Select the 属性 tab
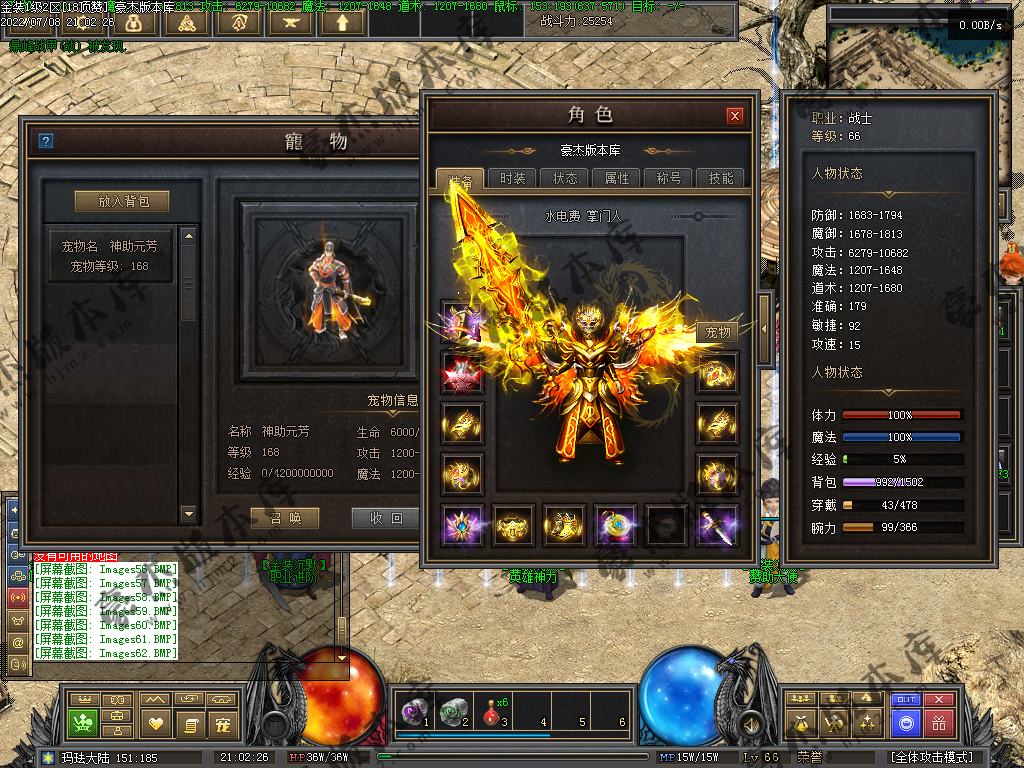This screenshot has height=768, width=1024. click(x=617, y=178)
